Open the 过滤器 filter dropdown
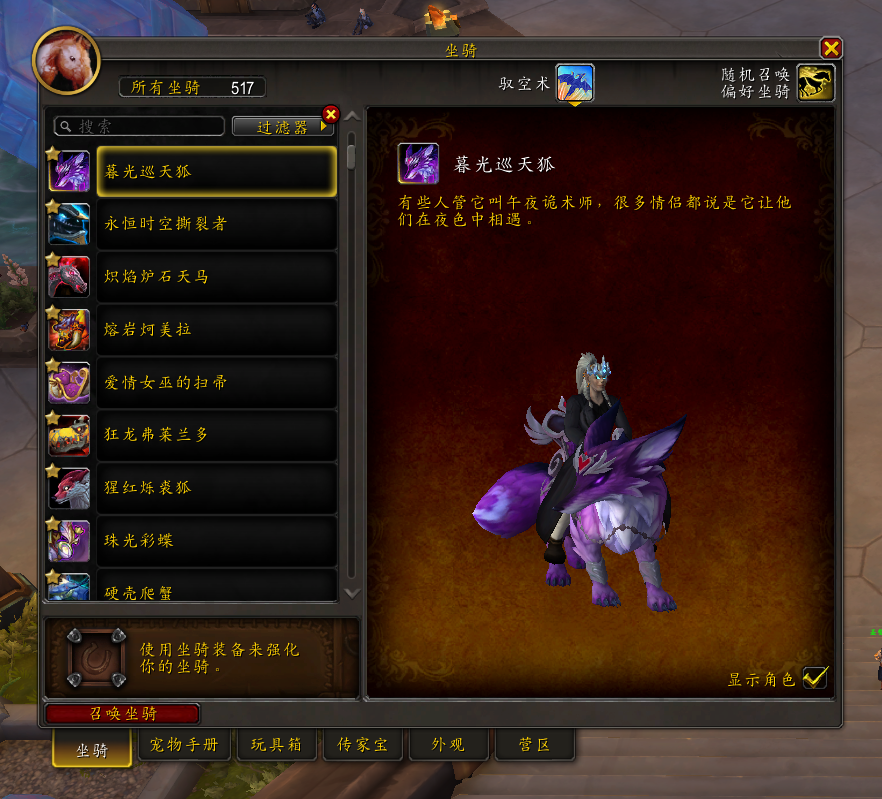The width and height of the screenshot is (882, 799). click(282, 127)
